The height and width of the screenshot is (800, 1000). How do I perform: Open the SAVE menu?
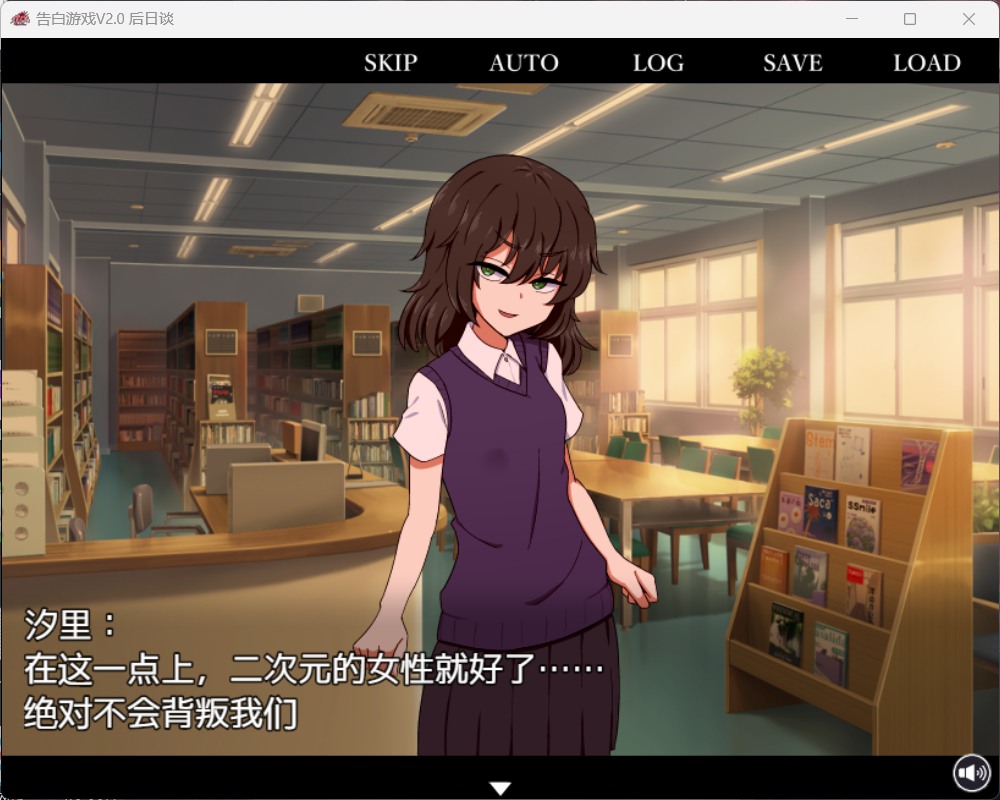pos(792,63)
